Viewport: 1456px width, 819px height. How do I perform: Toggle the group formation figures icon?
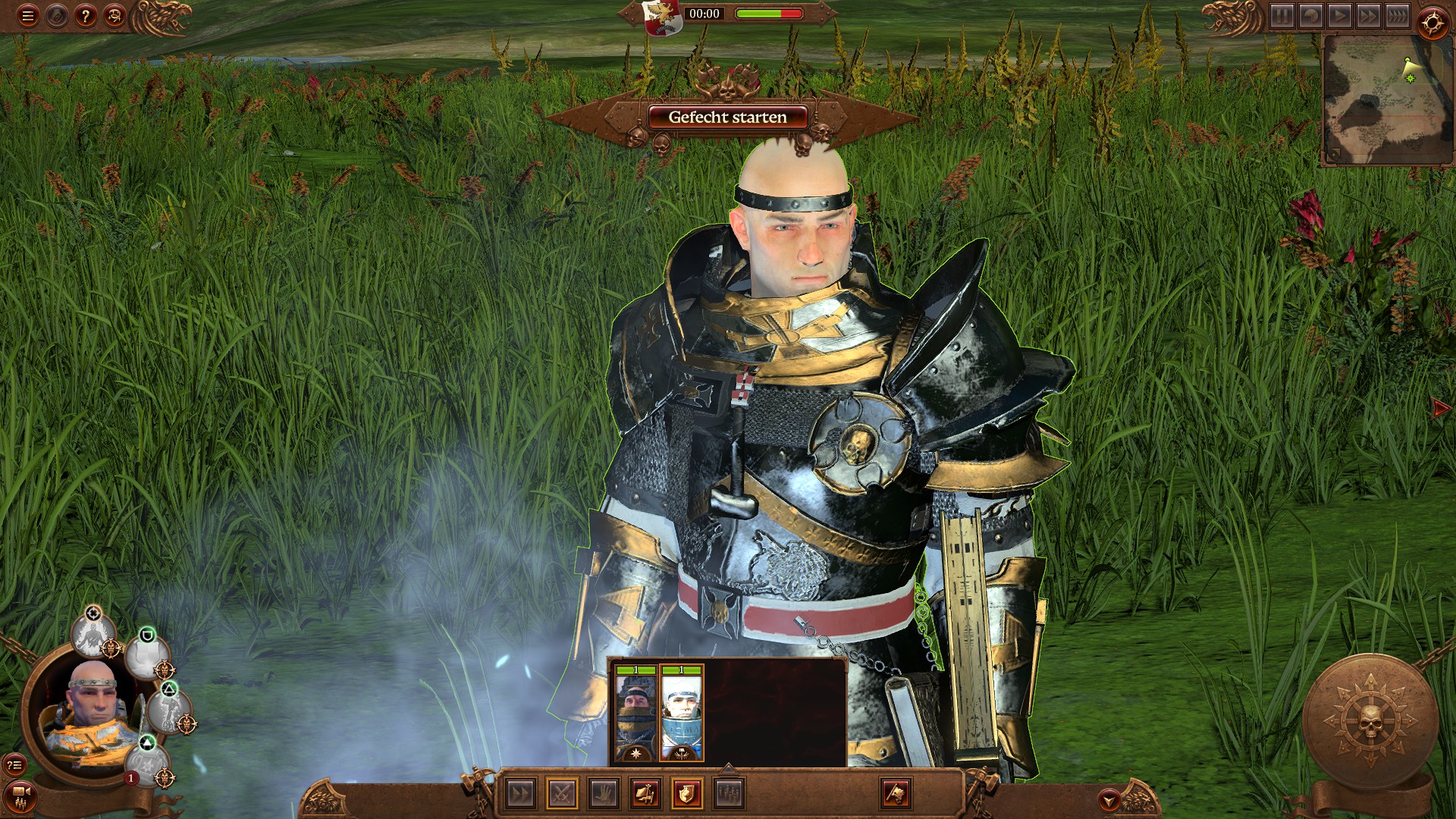click(728, 794)
